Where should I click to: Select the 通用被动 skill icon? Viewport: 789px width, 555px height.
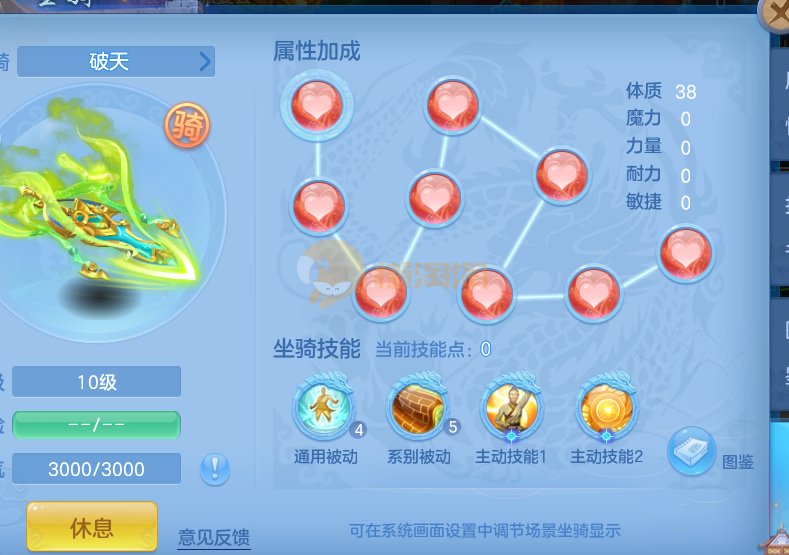pos(323,408)
